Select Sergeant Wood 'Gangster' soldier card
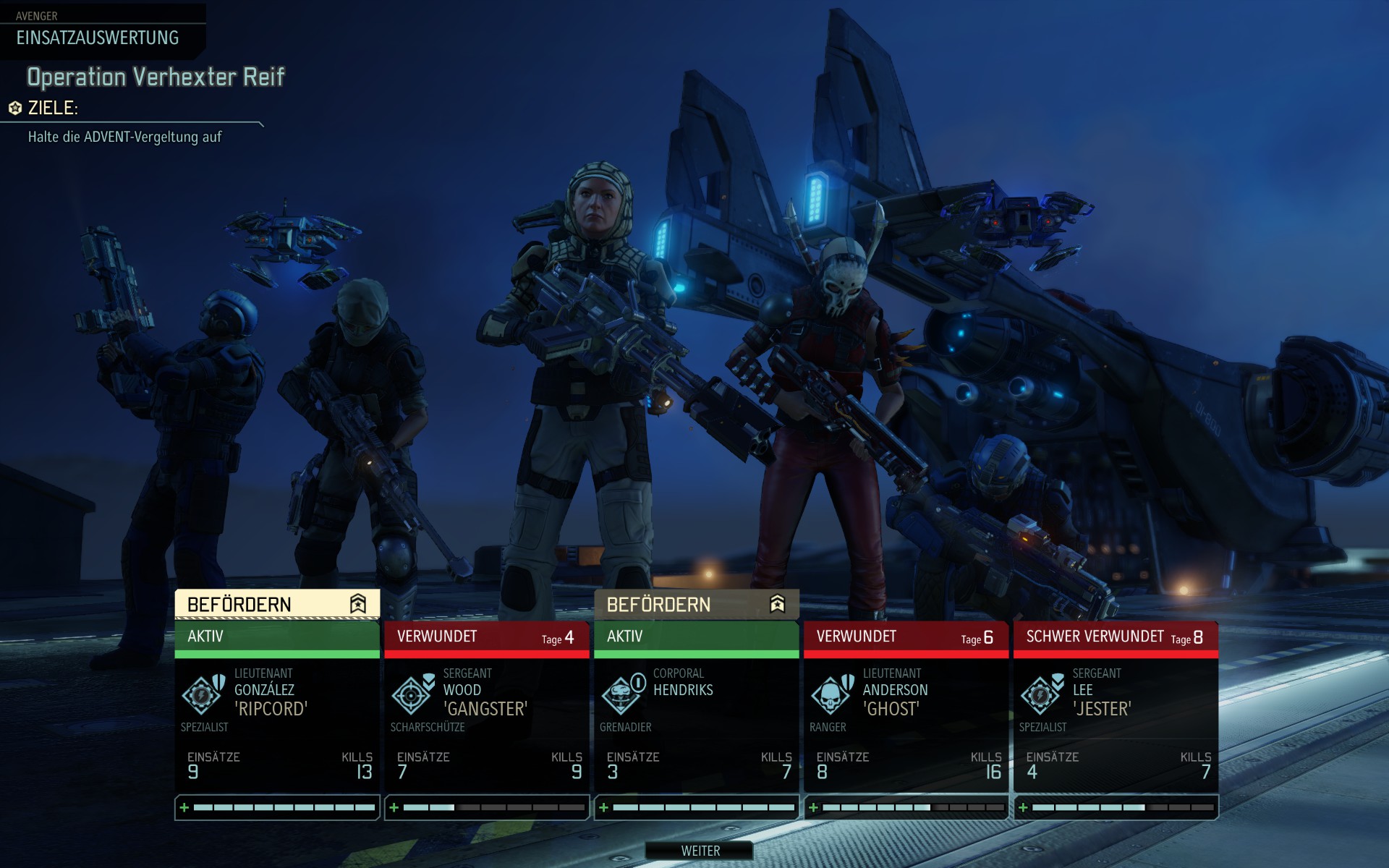The image size is (1389, 868). (x=486, y=716)
